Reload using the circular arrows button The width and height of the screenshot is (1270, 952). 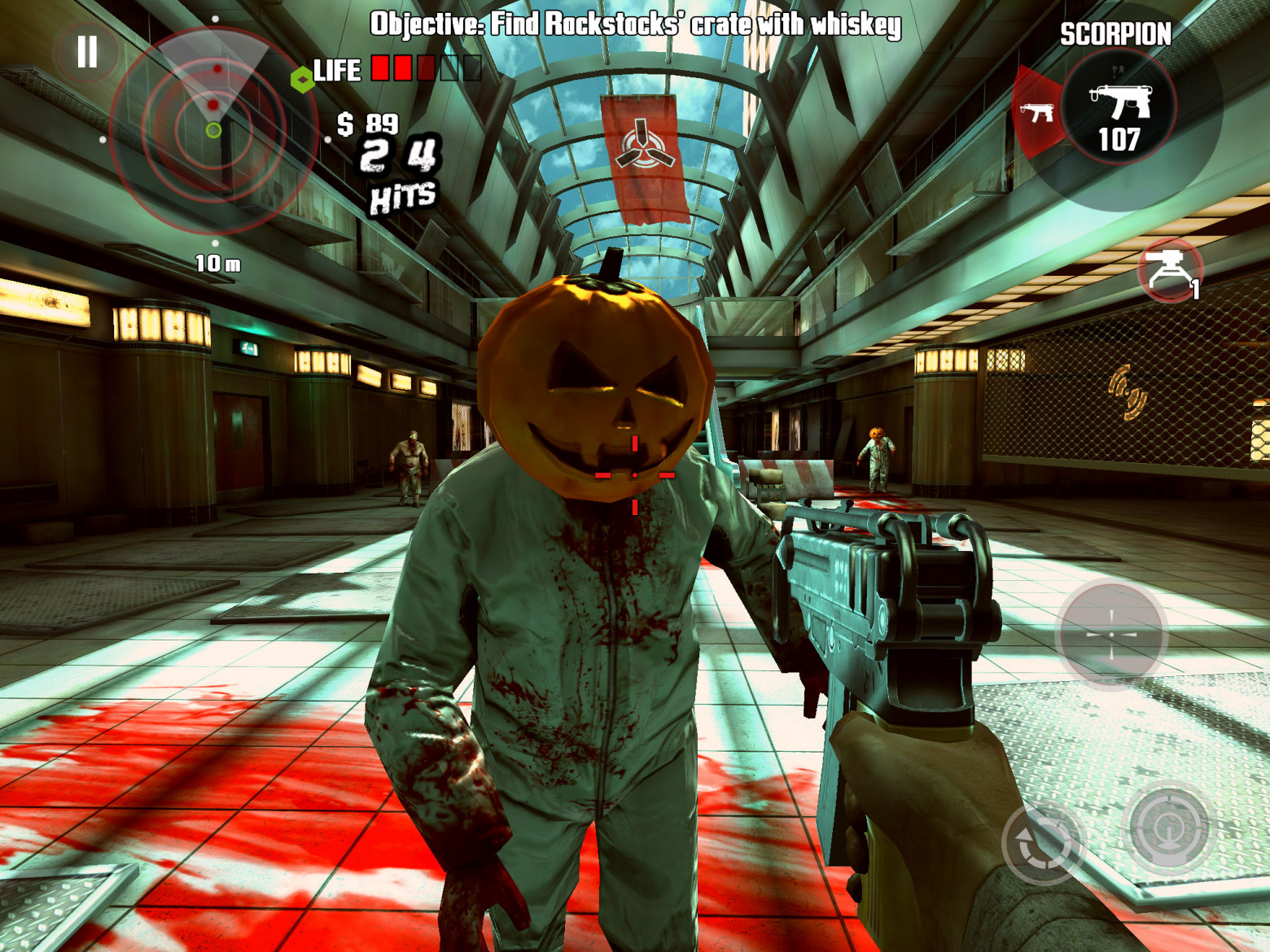click(x=1041, y=843)
